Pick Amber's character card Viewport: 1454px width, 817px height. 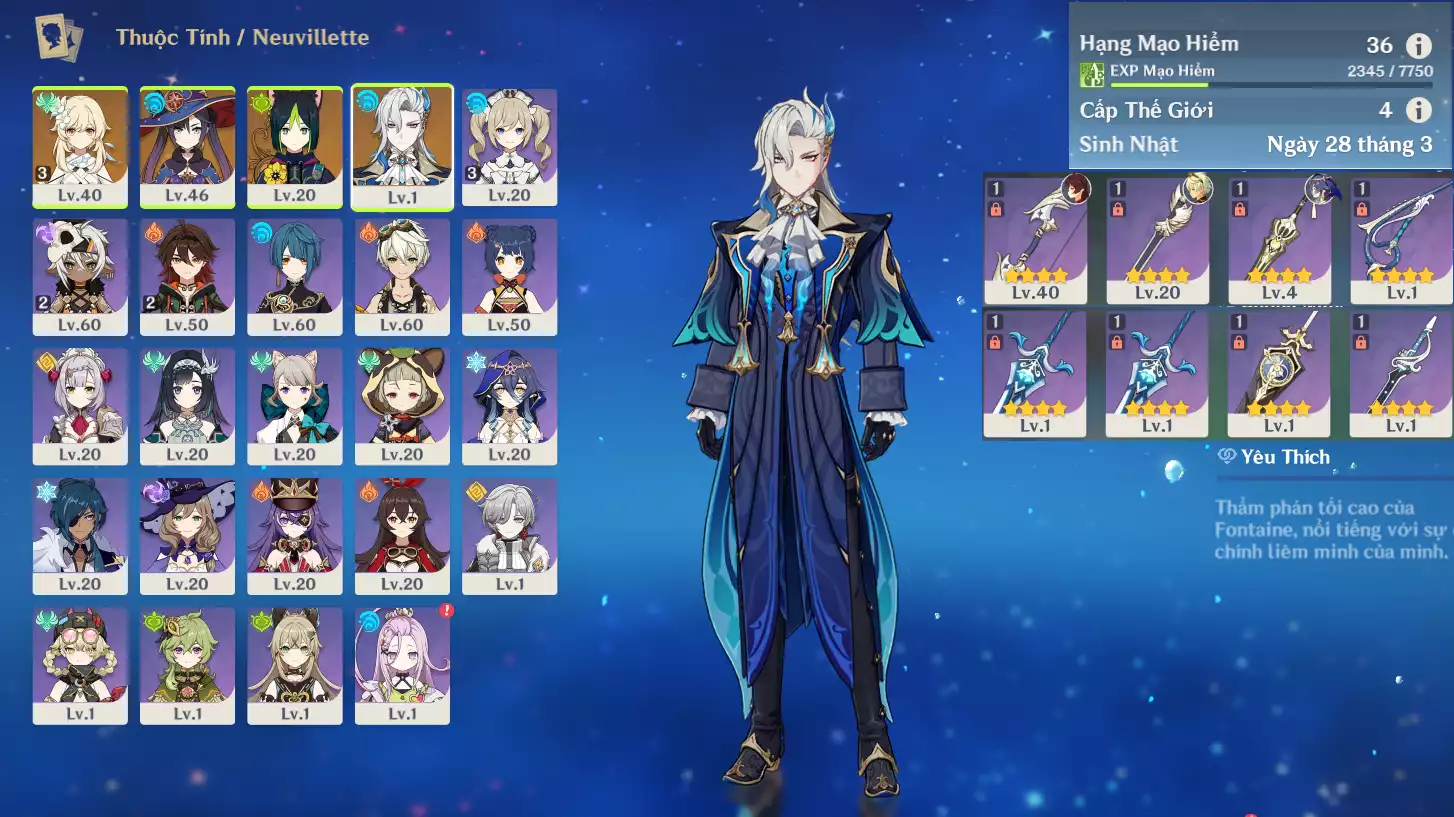pyautogui.click(x=402, y=535)
